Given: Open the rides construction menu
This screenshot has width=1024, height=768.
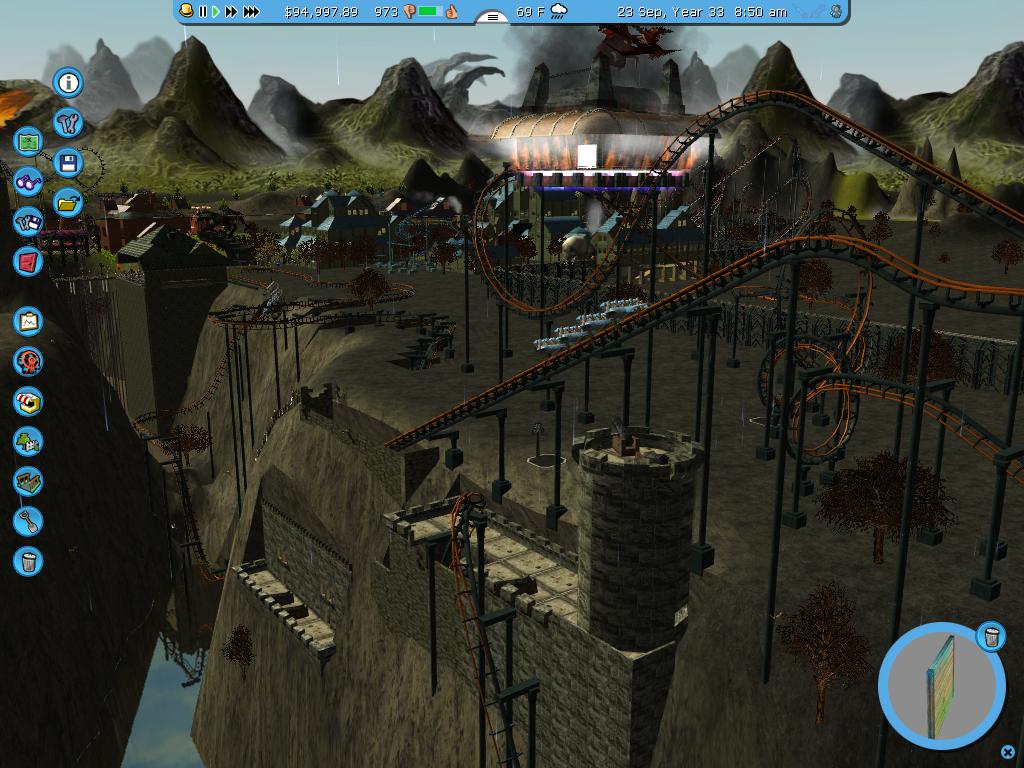Looking at the screenshot, I should coord(28,361).
